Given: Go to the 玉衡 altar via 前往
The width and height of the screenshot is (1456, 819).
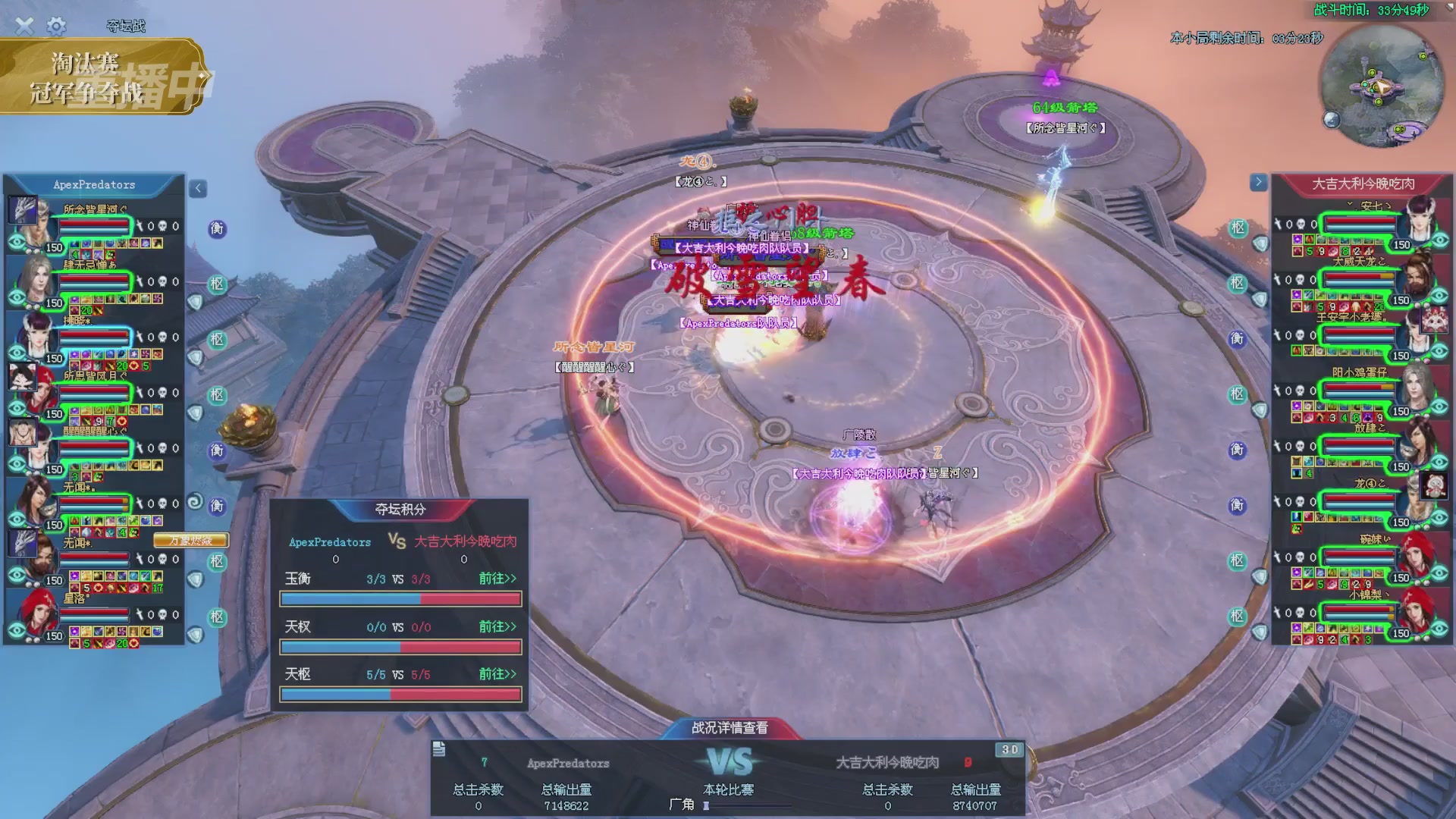Looking at the screenshot, I should click(x=497, y=579).
